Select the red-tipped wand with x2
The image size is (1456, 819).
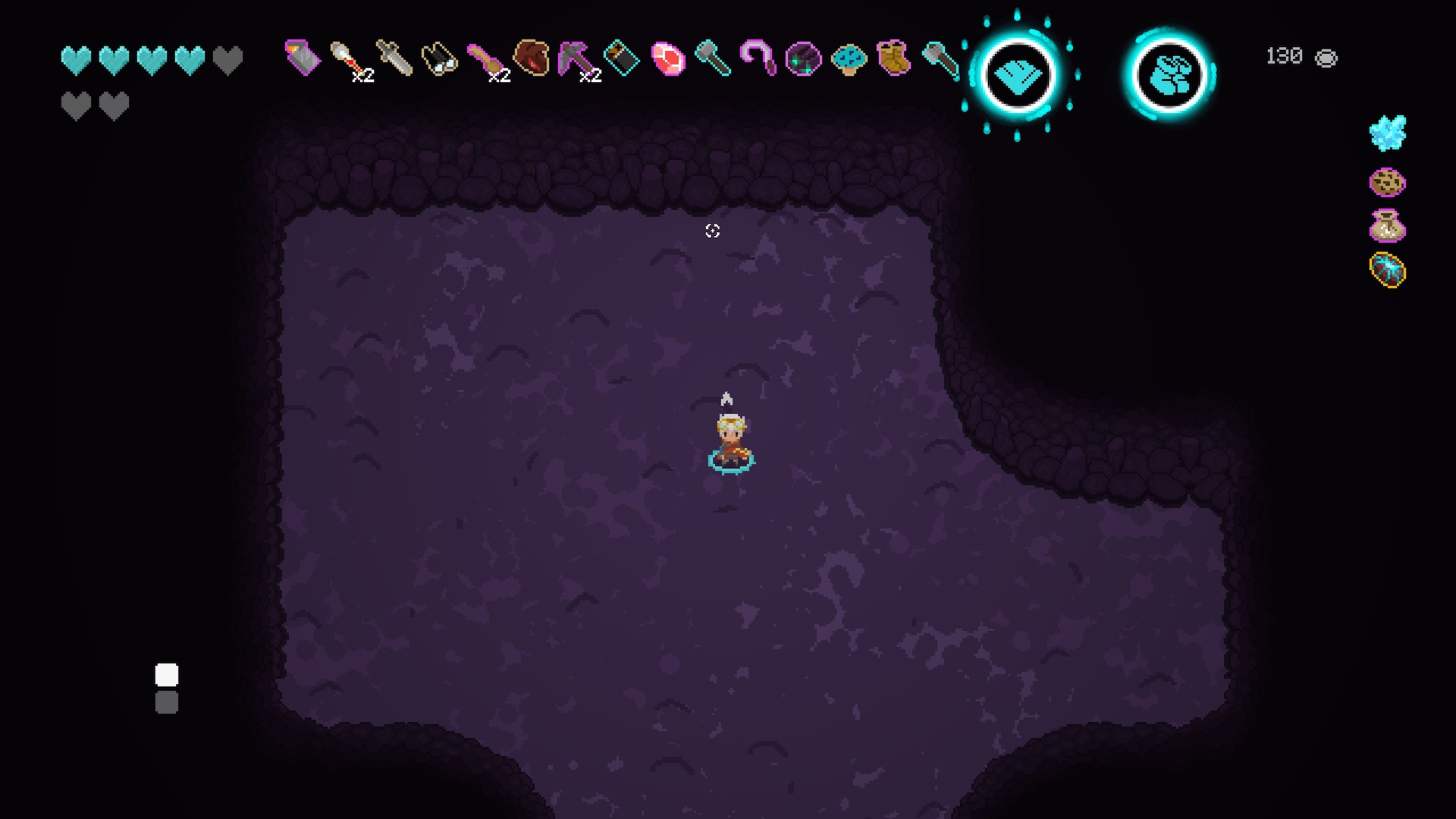pyautogui.click(x=348, y=58)
